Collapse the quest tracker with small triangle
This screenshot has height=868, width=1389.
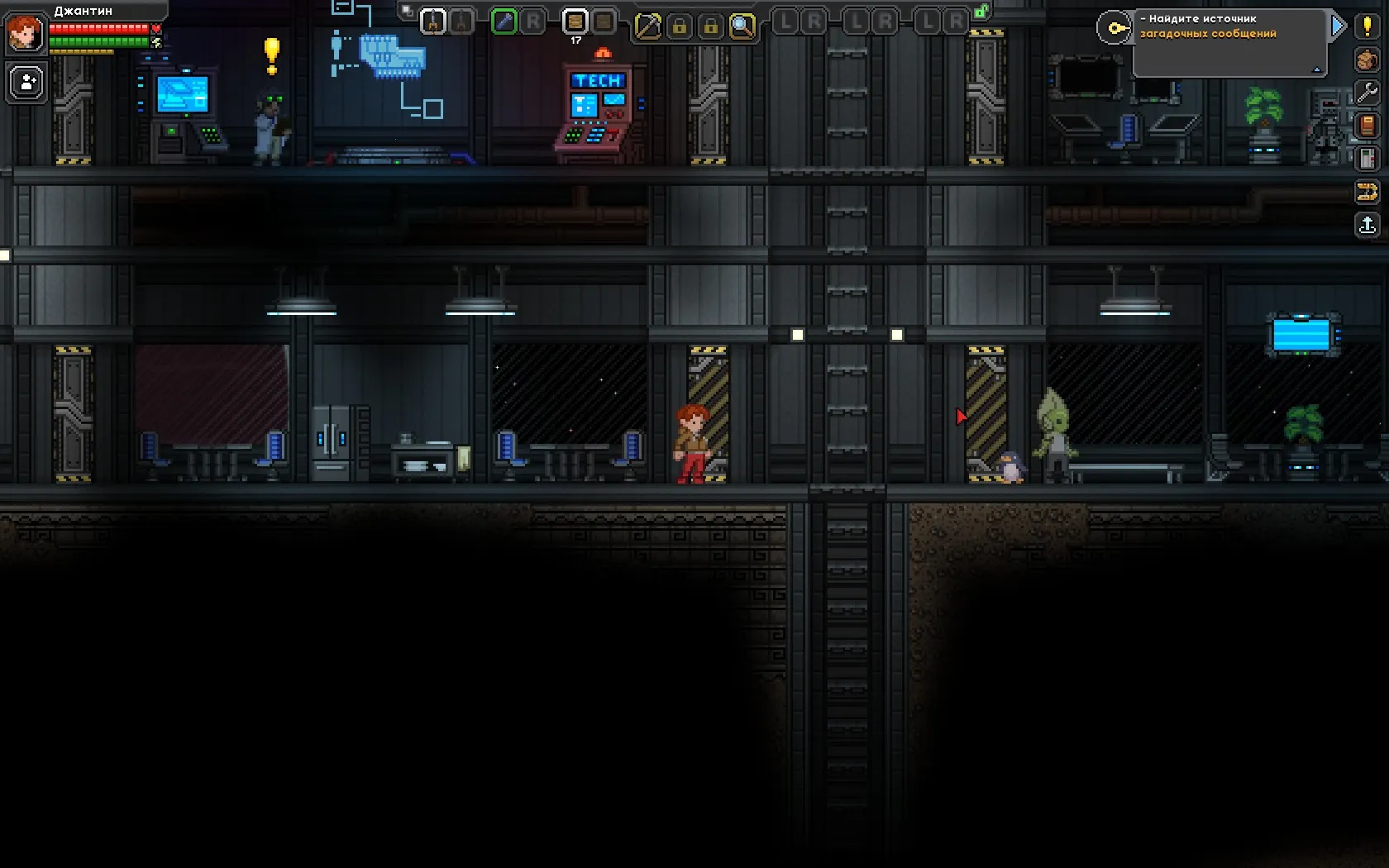pos(1317,69)
